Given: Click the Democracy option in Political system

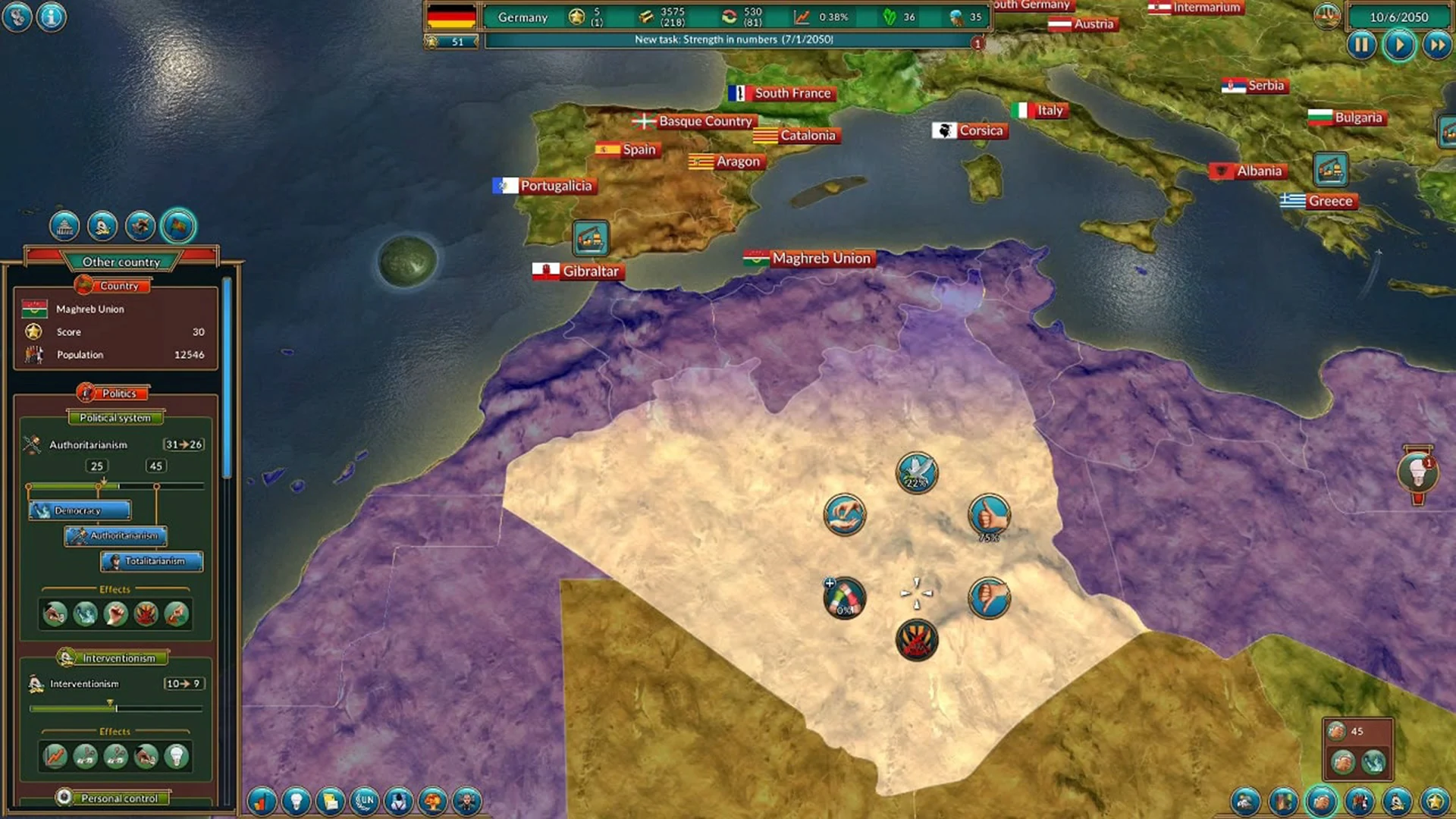Looking at the screenshot, I should click(x=79, y=510).
